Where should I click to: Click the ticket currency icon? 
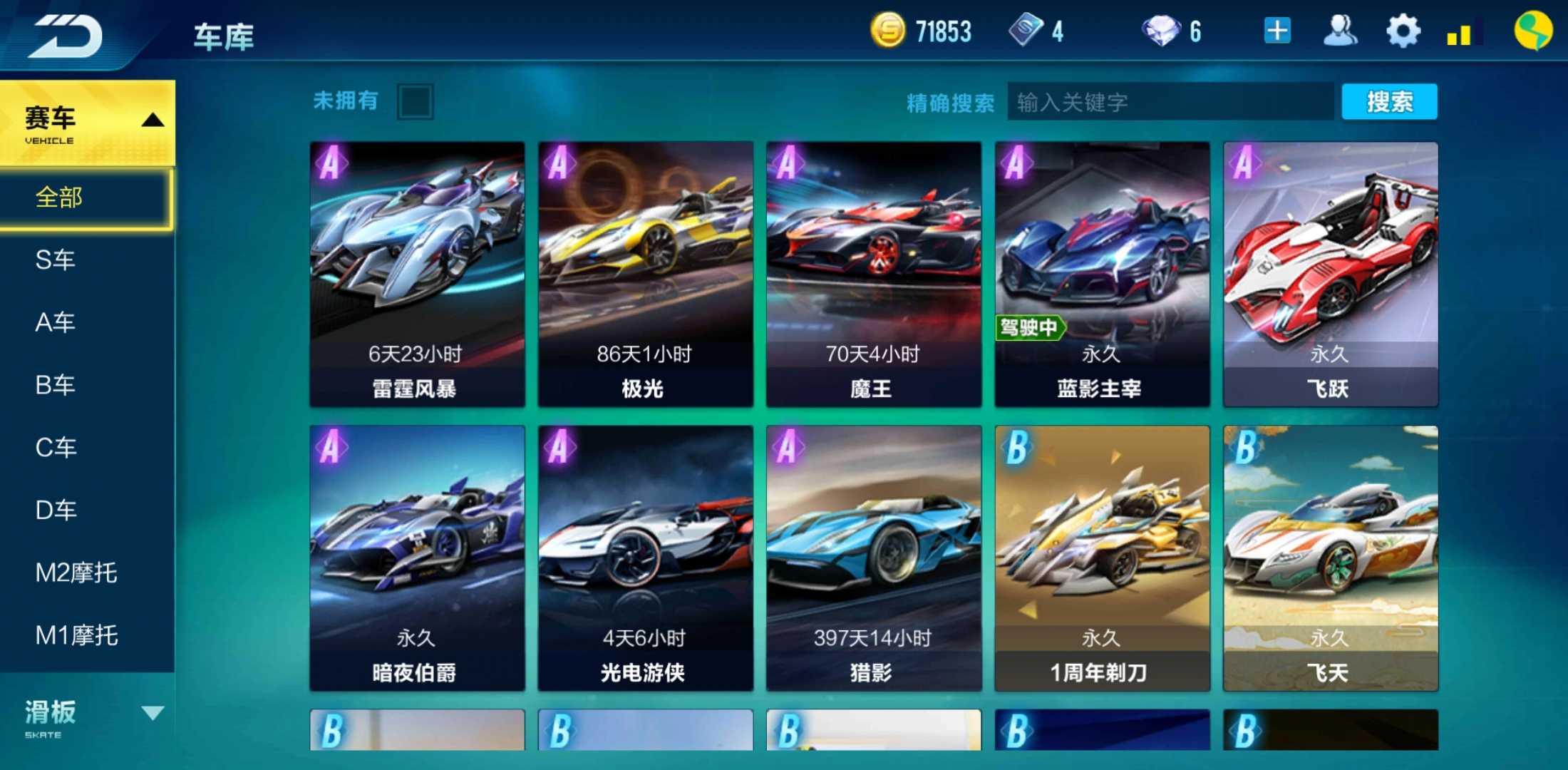click(x=1024, y=30)
